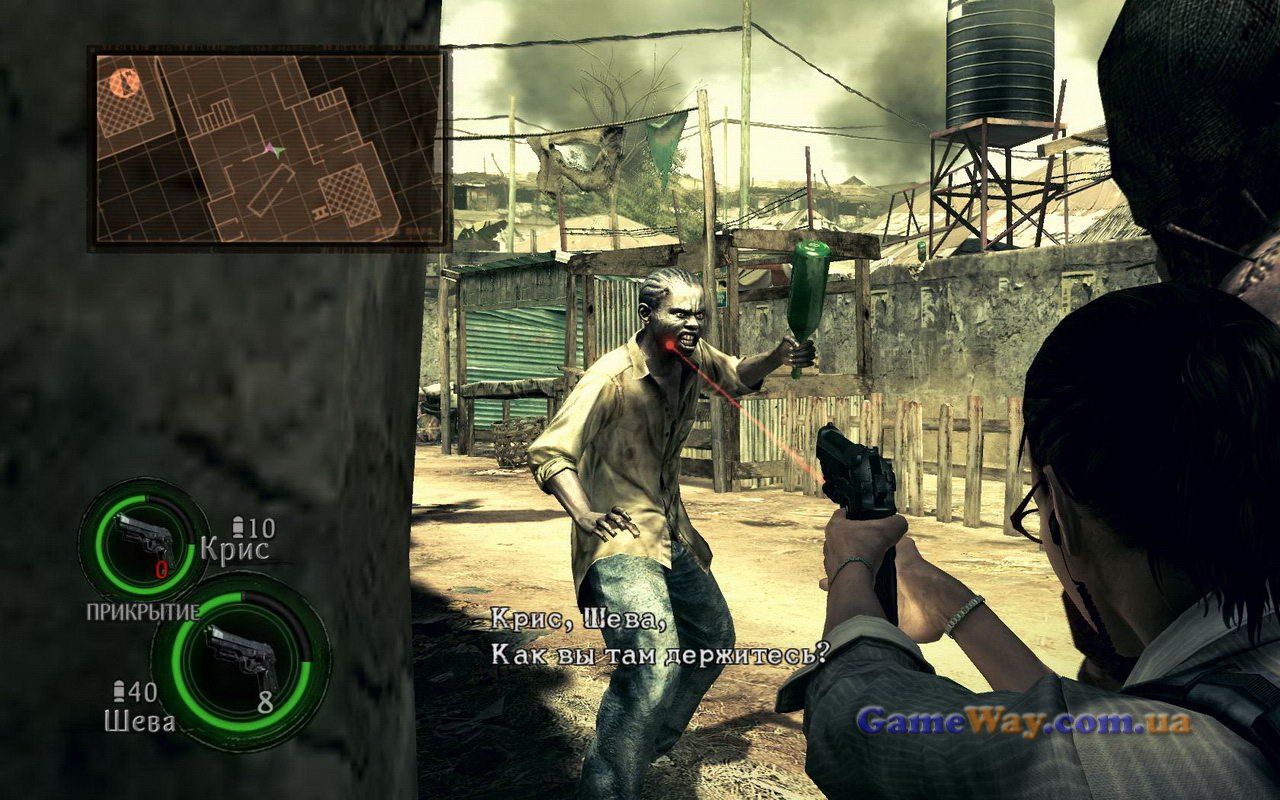Screen dimensions: 1280x800
Task: Click the minimap in the top-left corner
Action: pos(268,148)
